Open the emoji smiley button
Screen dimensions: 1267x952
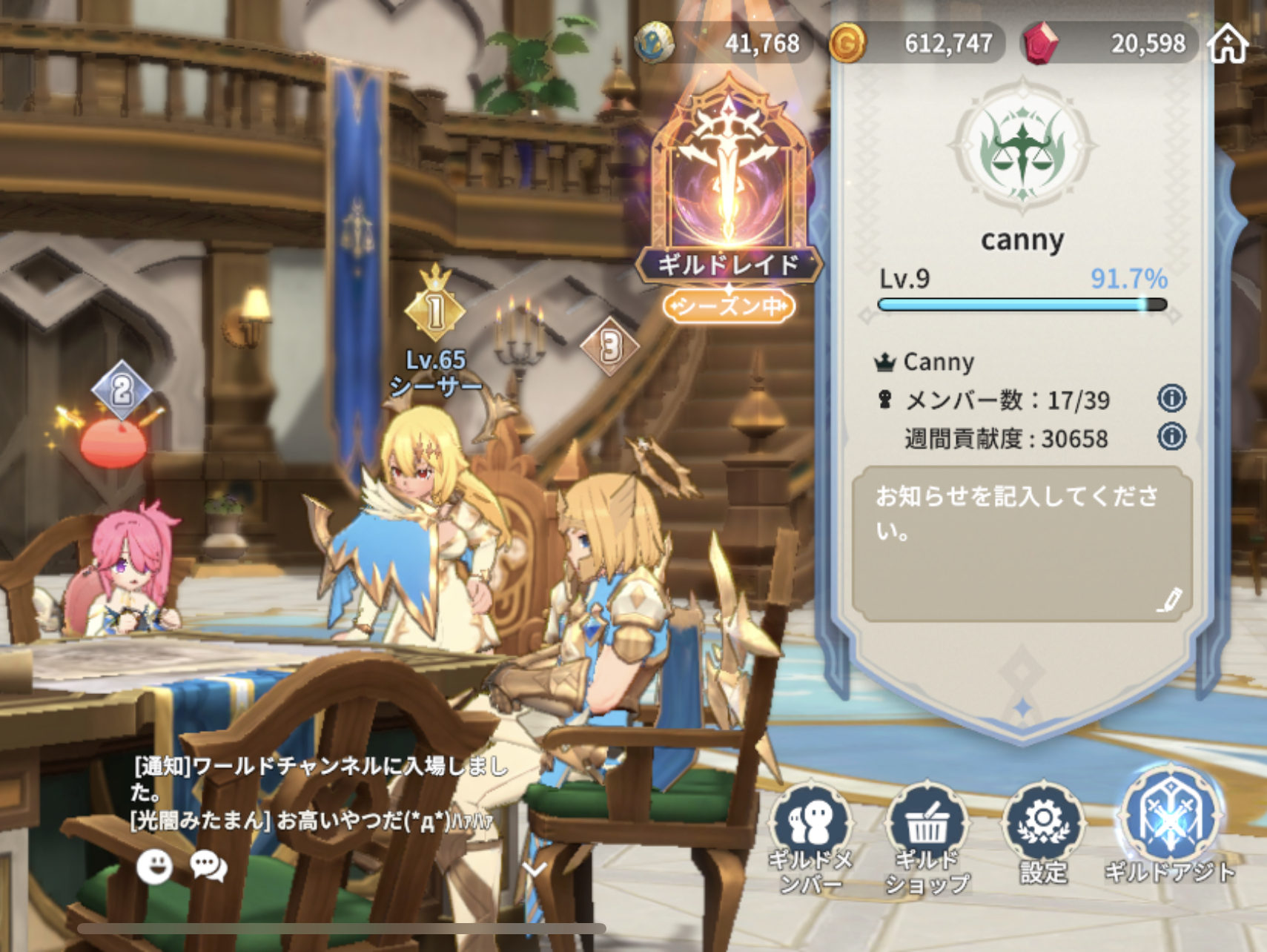(155, 866)
